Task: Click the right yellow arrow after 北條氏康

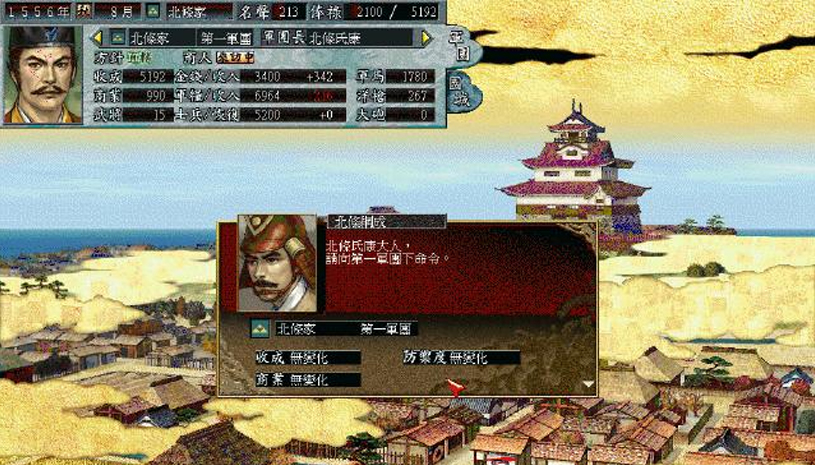Action: 427,37
